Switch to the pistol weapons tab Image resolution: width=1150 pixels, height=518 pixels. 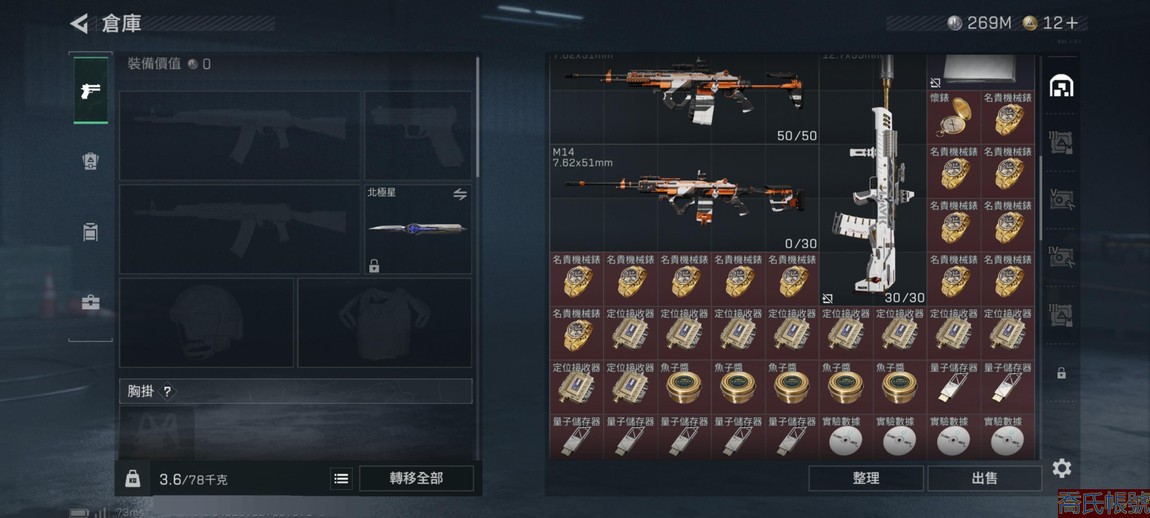(x=90, y=91)
